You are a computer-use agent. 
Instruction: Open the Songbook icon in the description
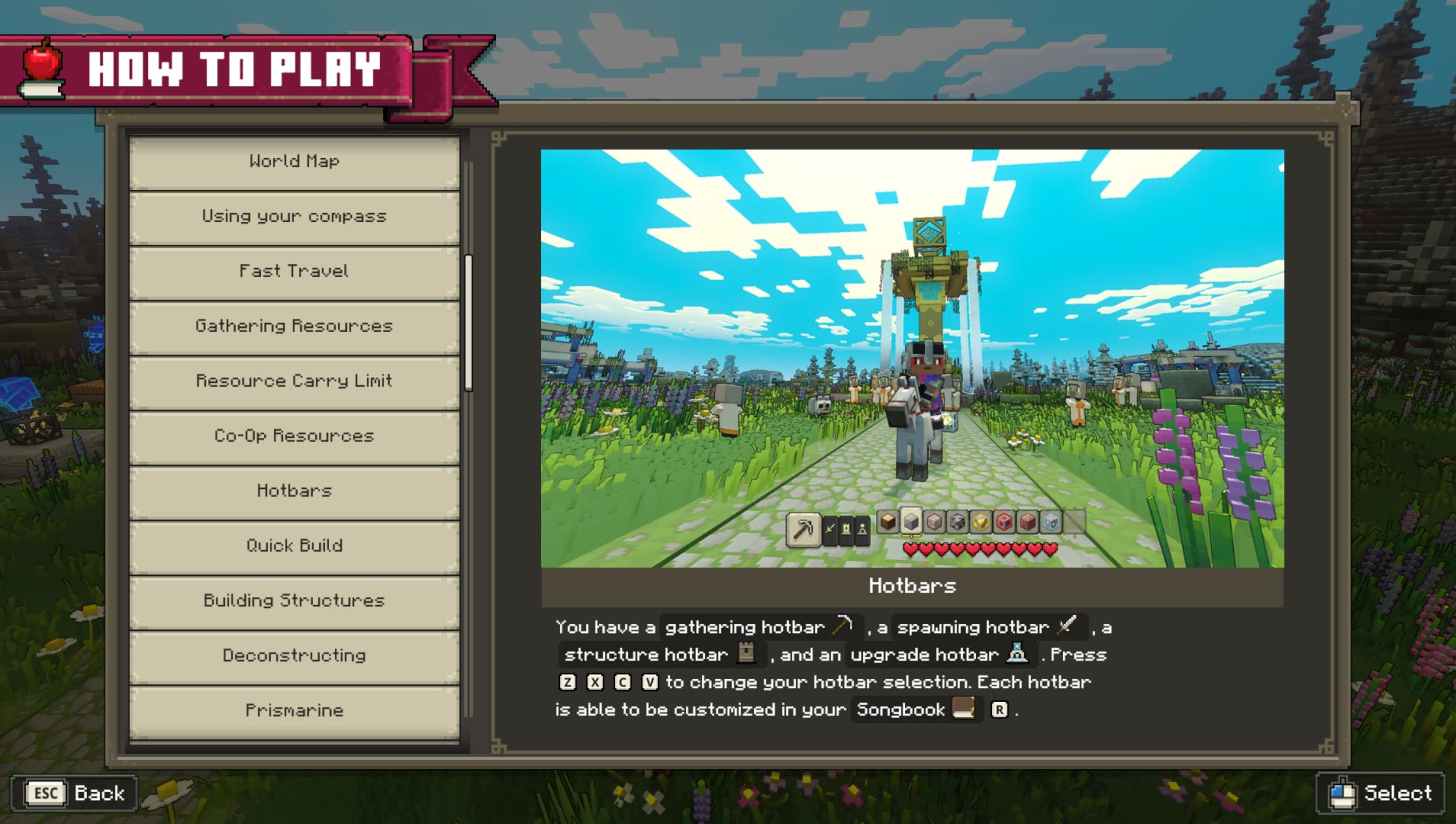click(962, 709)
